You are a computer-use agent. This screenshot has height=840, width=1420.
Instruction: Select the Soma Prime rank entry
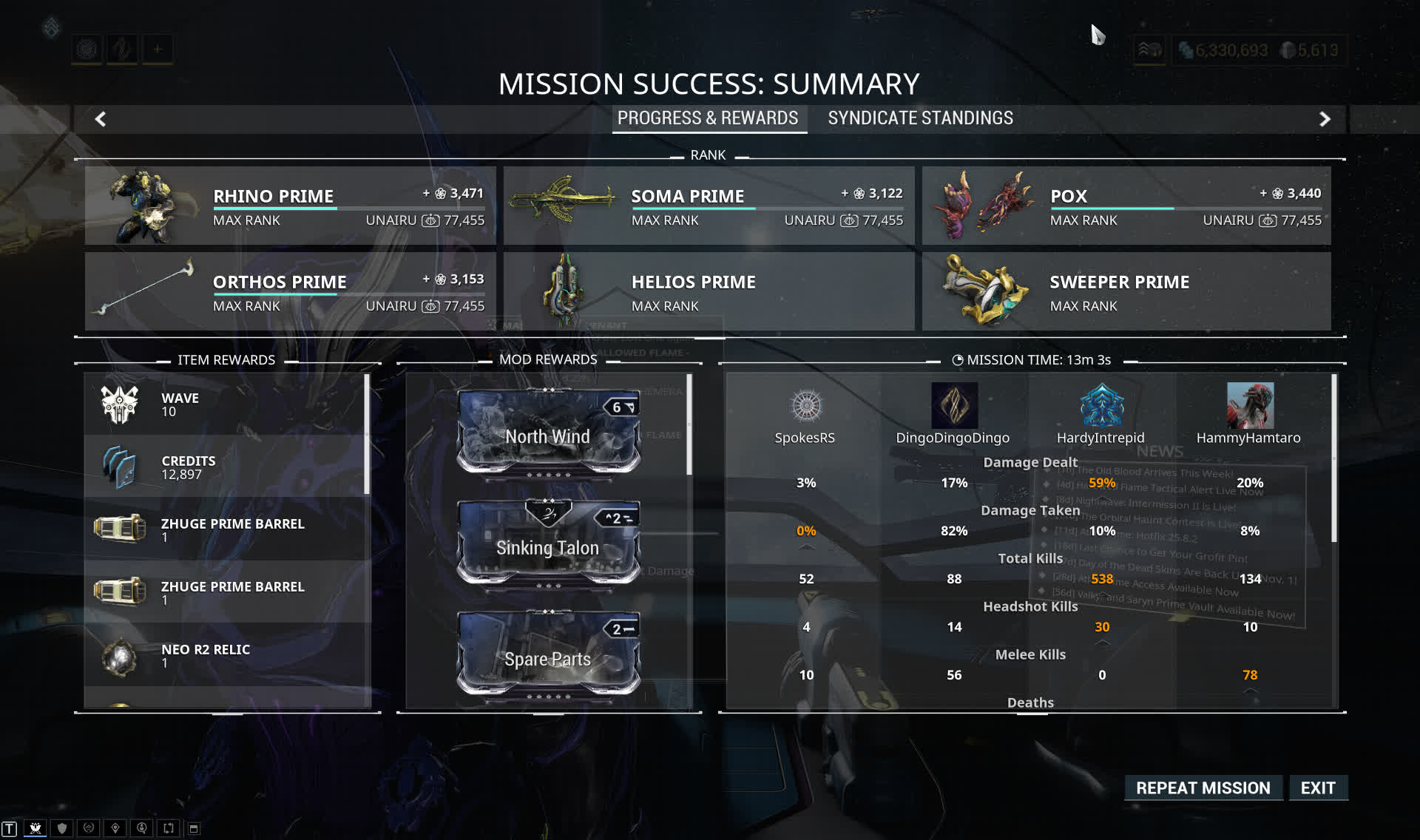[x=709, y=206]
